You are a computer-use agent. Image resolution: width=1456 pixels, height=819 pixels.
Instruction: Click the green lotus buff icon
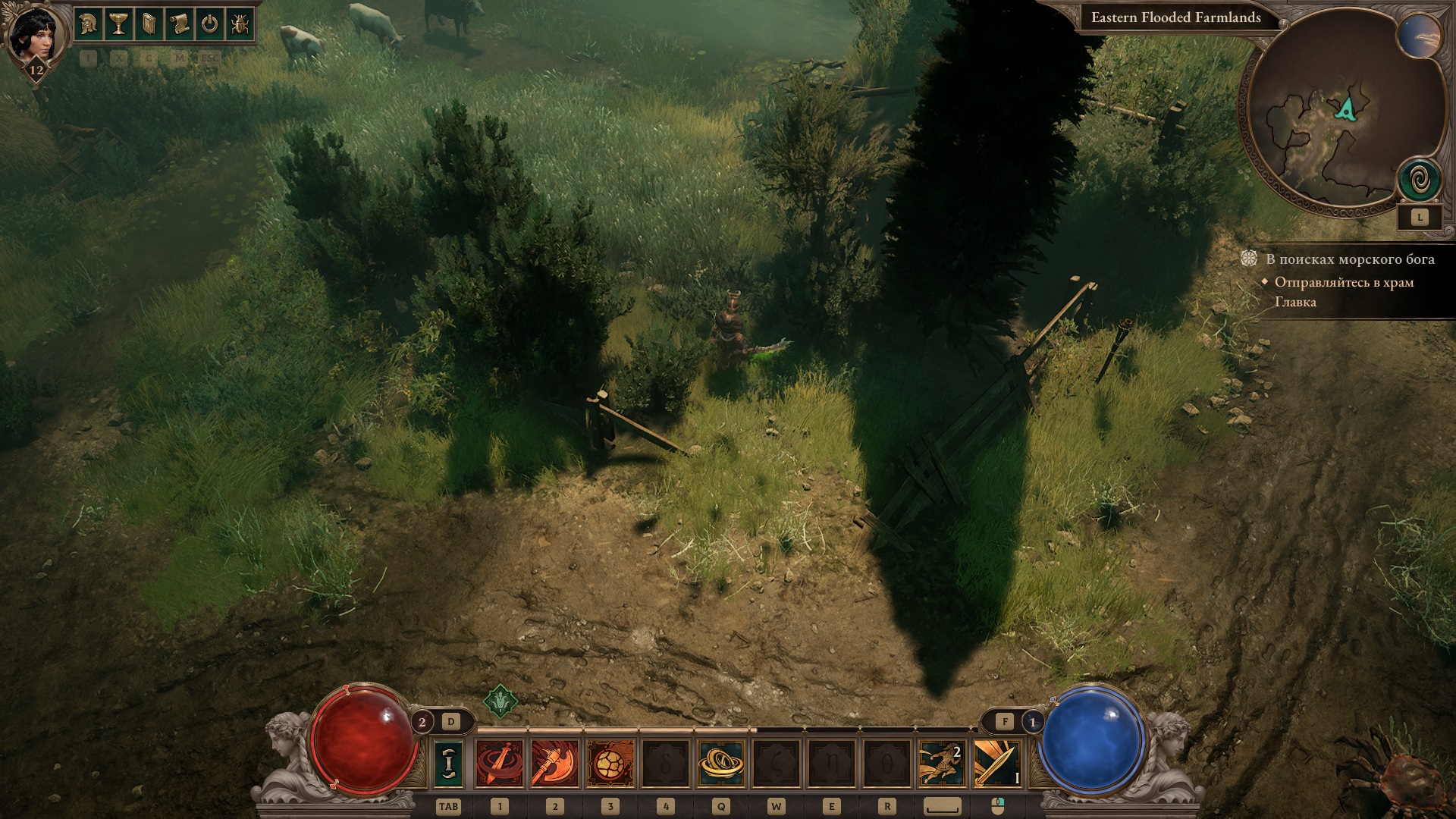[x=500, y=701]
